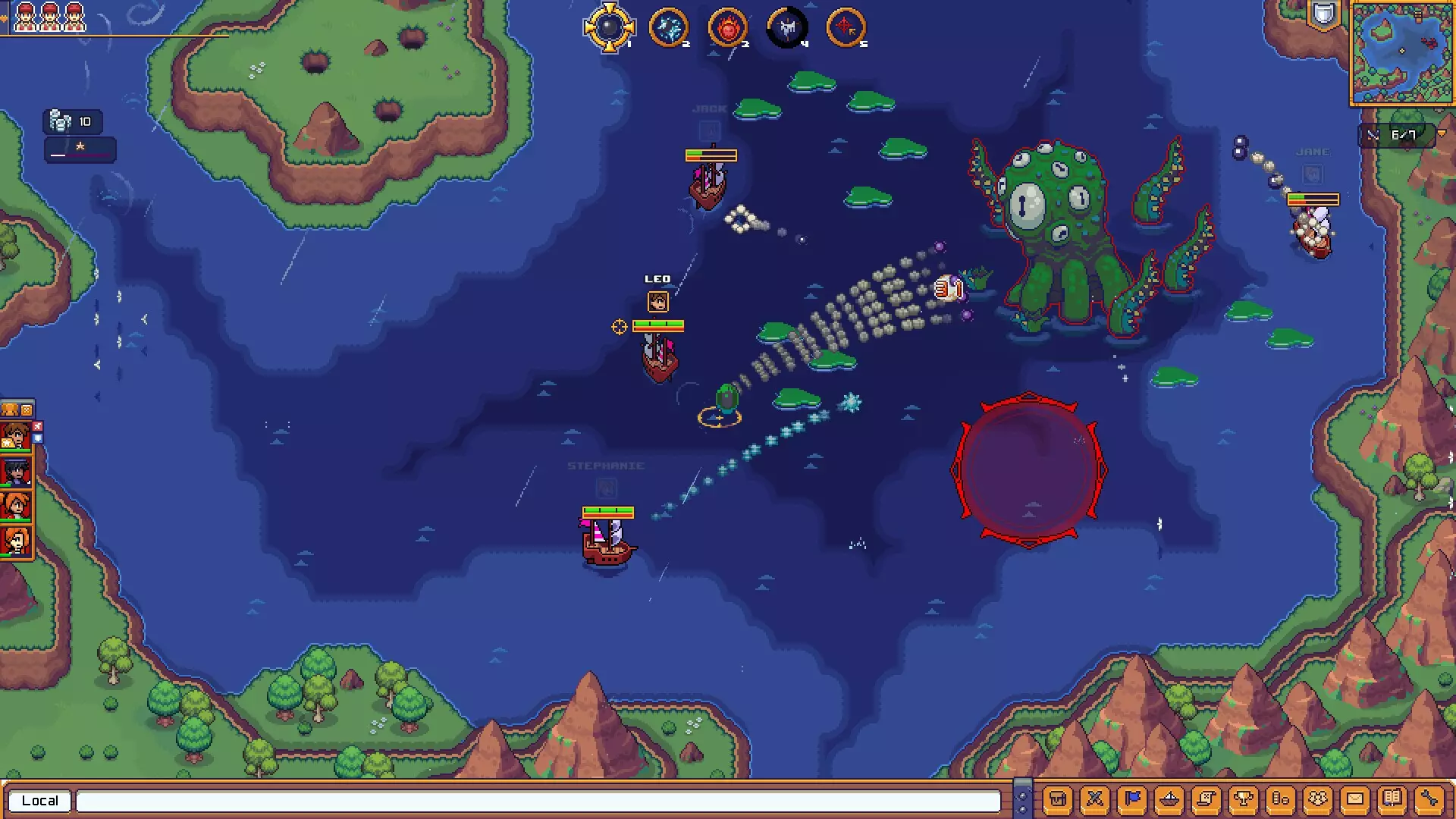The height and width of the screenshot is (819, 1456).
Task: Check mail via the envelope icon
Action: (1356, 799)
